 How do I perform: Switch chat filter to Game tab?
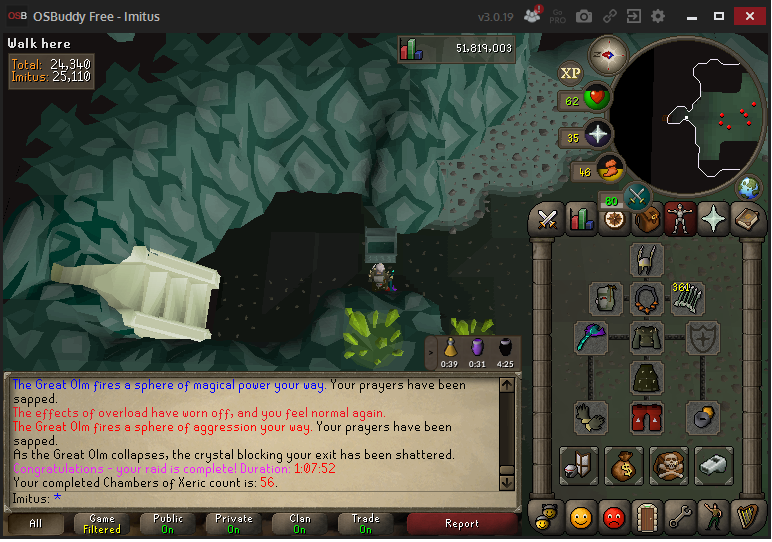(102, 524)
